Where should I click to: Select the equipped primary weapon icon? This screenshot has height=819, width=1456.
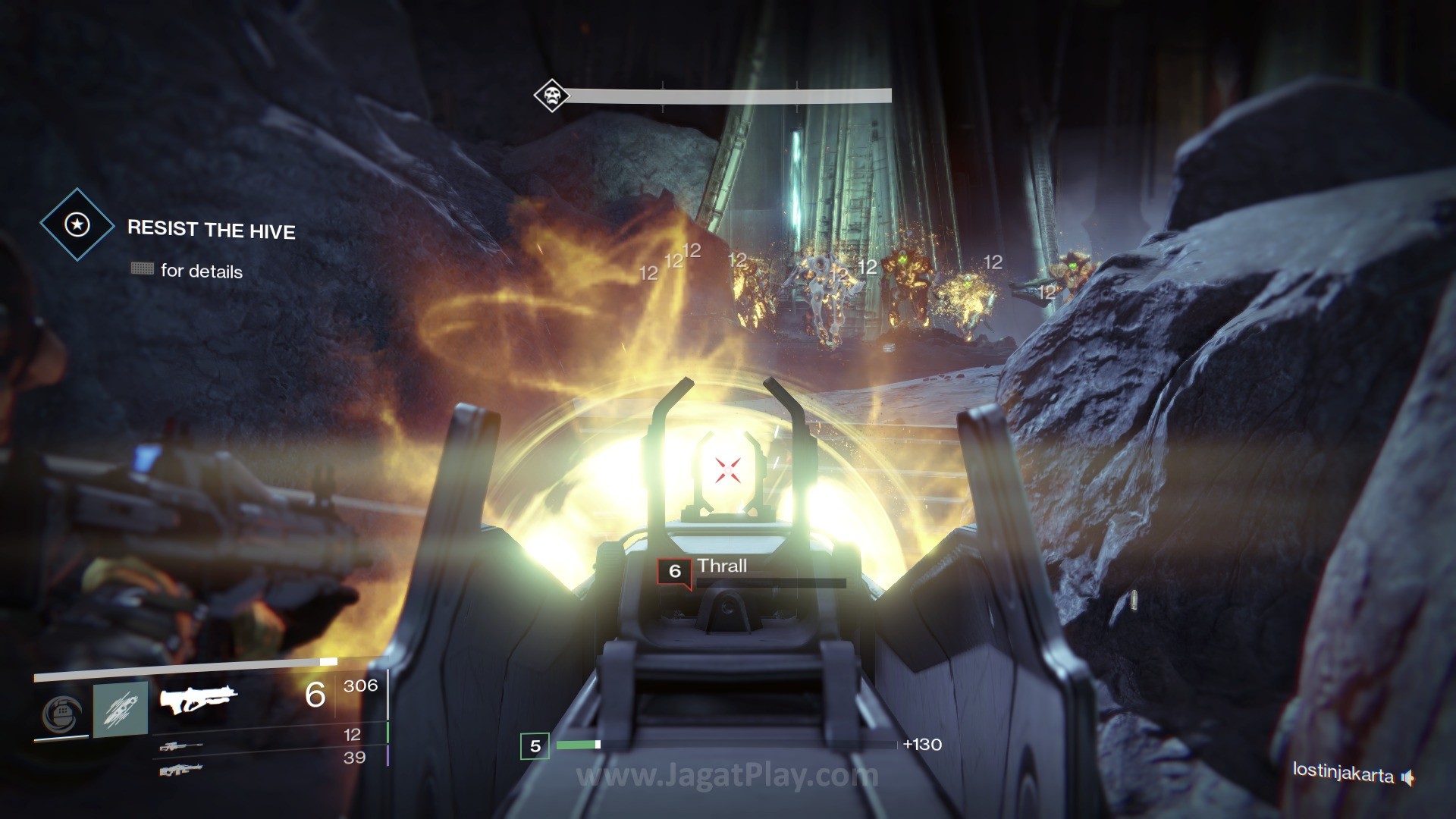198,699
